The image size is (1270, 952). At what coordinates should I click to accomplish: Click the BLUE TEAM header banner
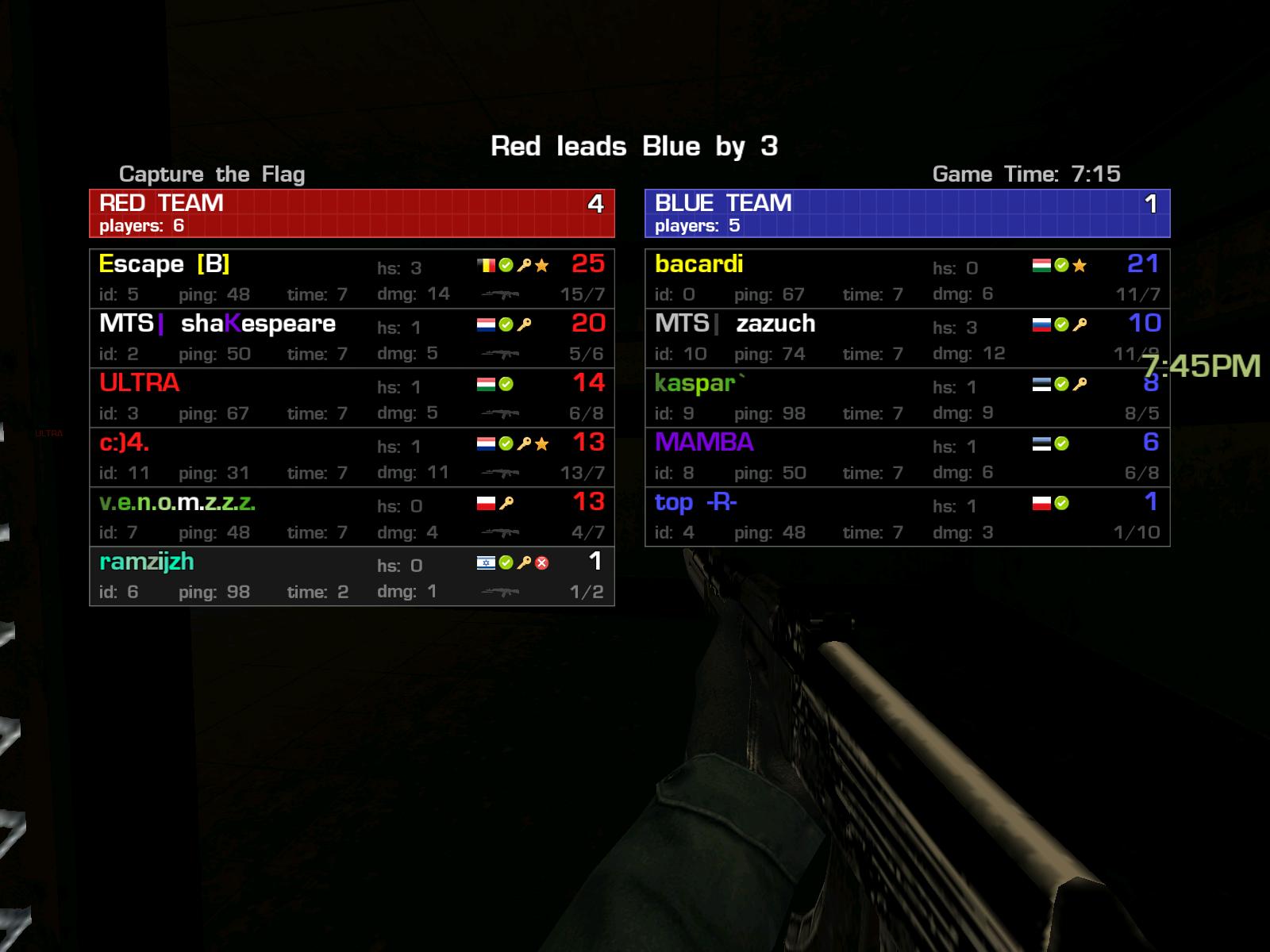907,213
